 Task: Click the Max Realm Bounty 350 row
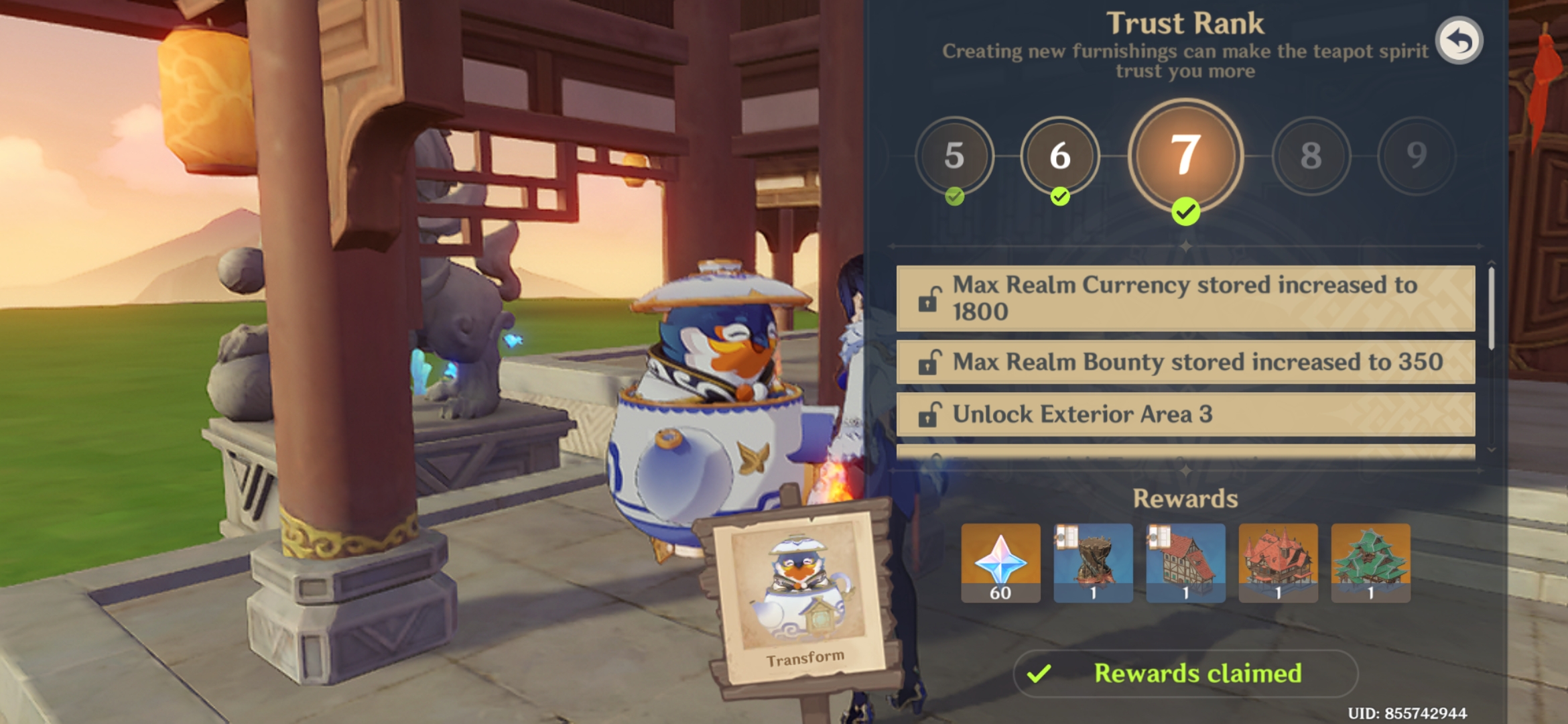pos(1185,362)
